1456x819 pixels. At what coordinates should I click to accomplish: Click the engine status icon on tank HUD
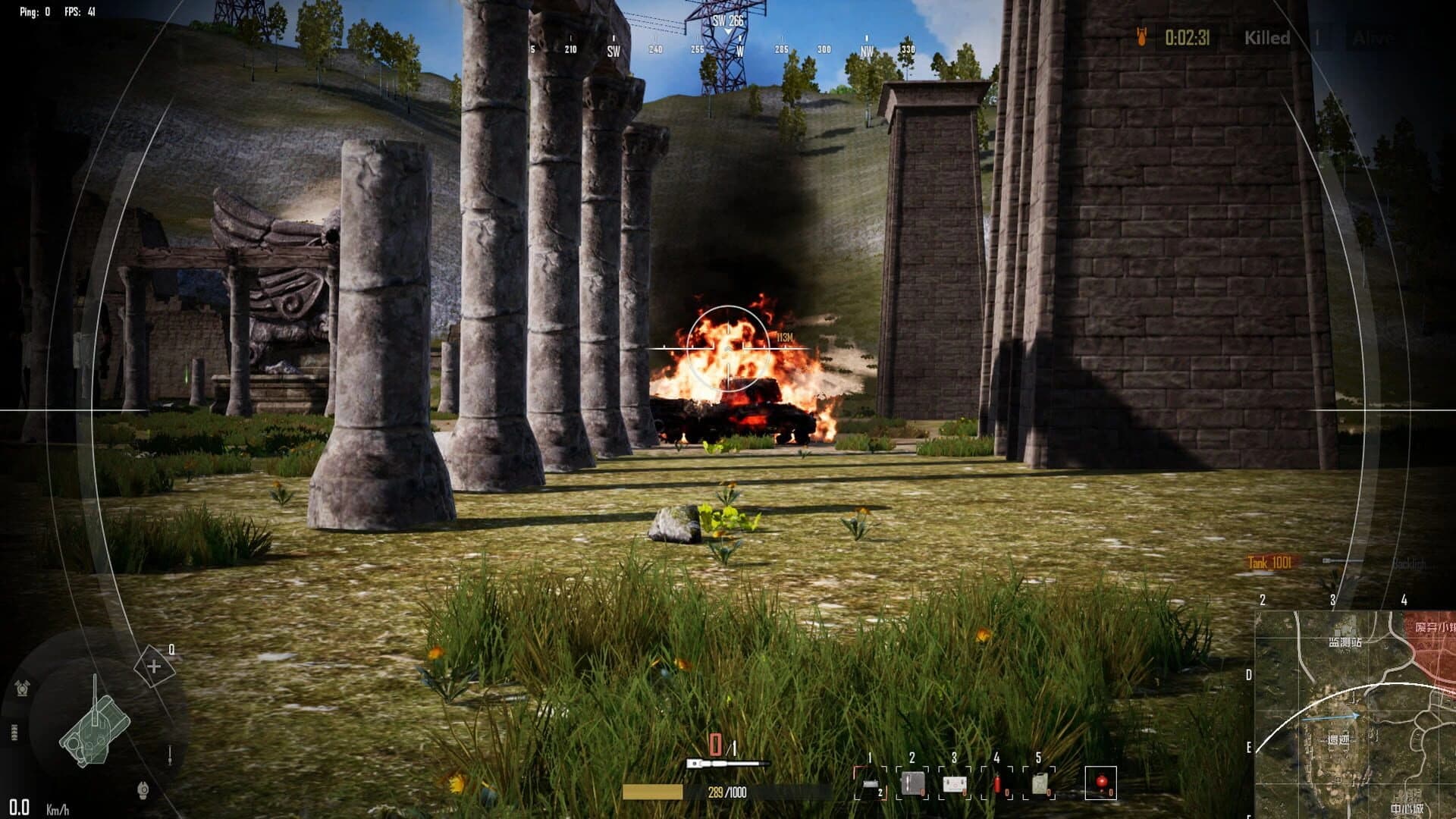click(x=22, y=687)
